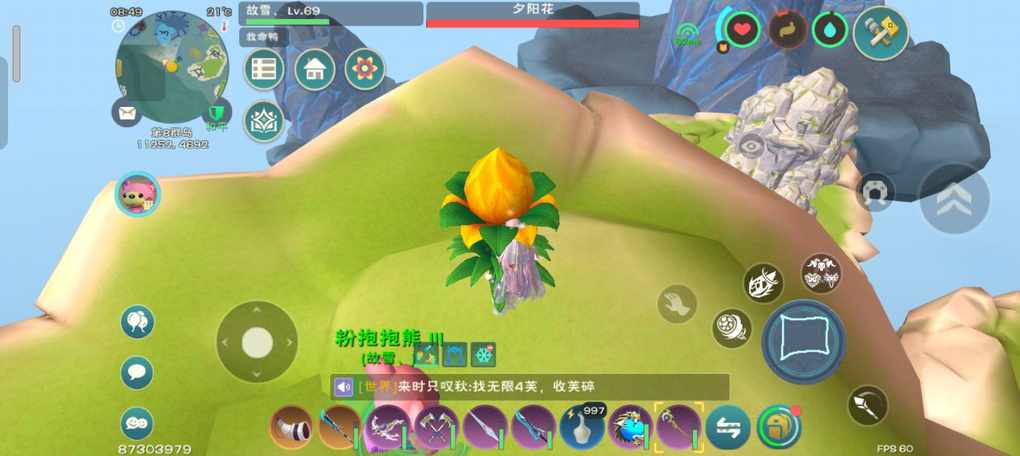Open the mail envelope icon
This screenshot has width=1020, height=456.
click(x=128, y=113)
